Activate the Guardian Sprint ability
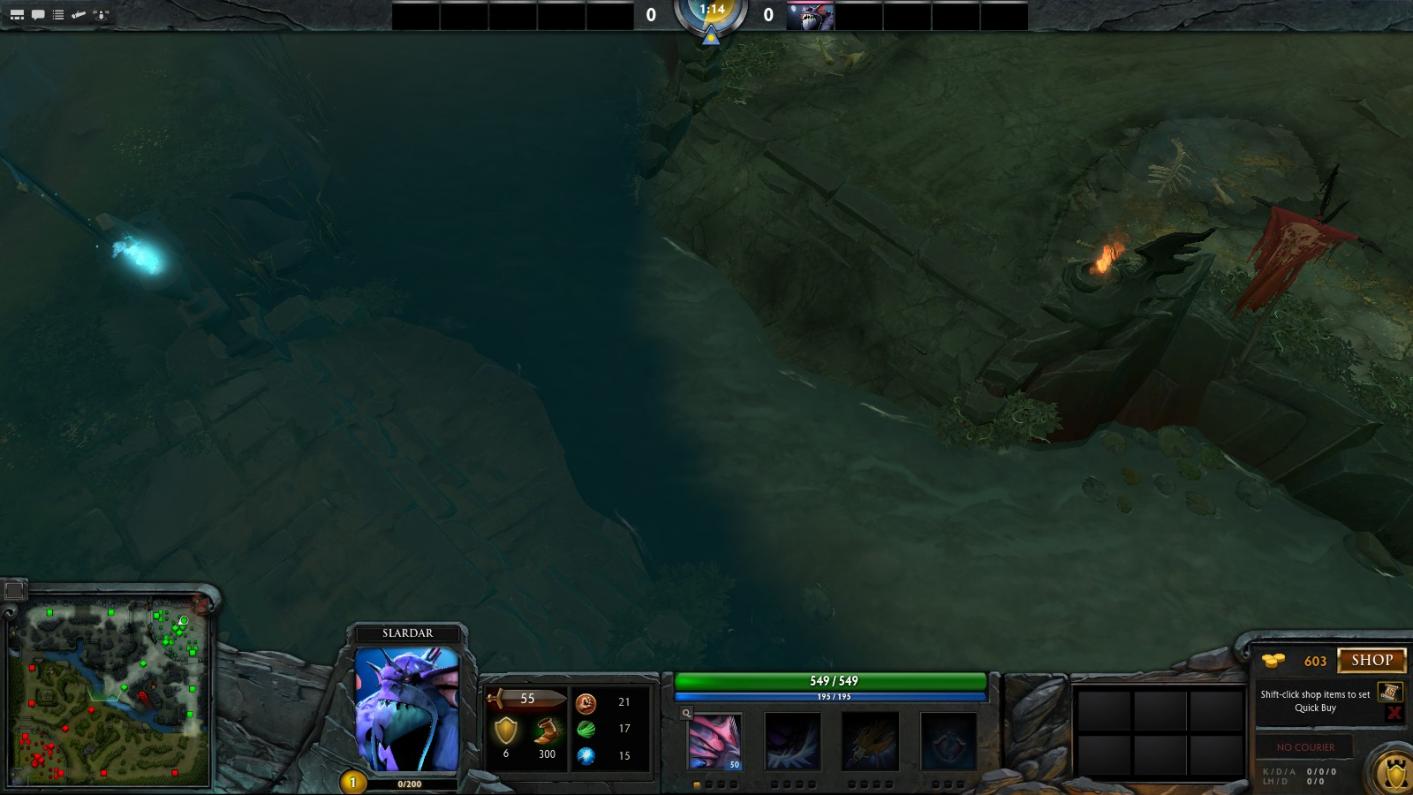The image size is (1413, 795). pos(715,741)
